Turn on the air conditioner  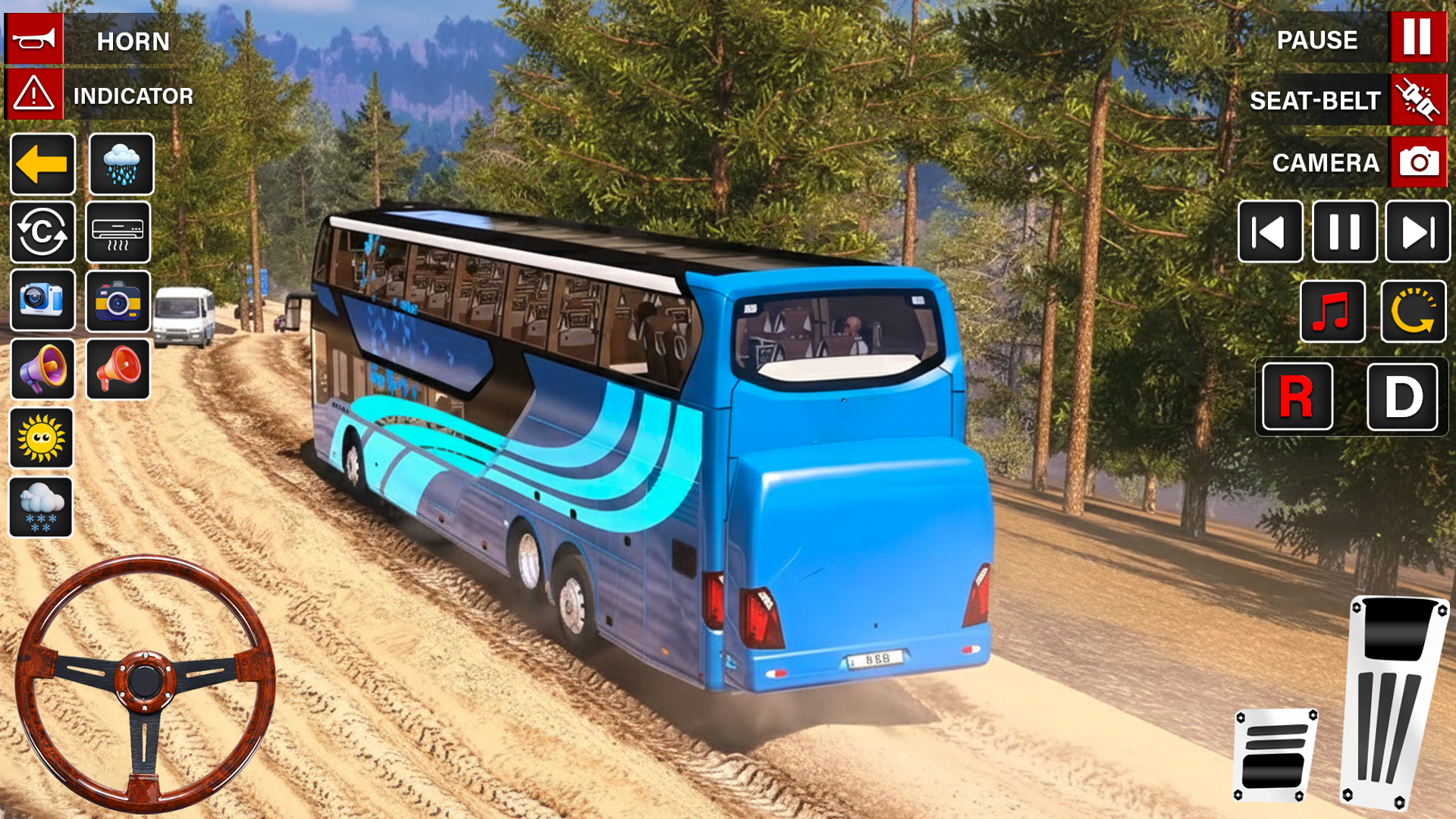pyautogui.click(x=120, y=233)
